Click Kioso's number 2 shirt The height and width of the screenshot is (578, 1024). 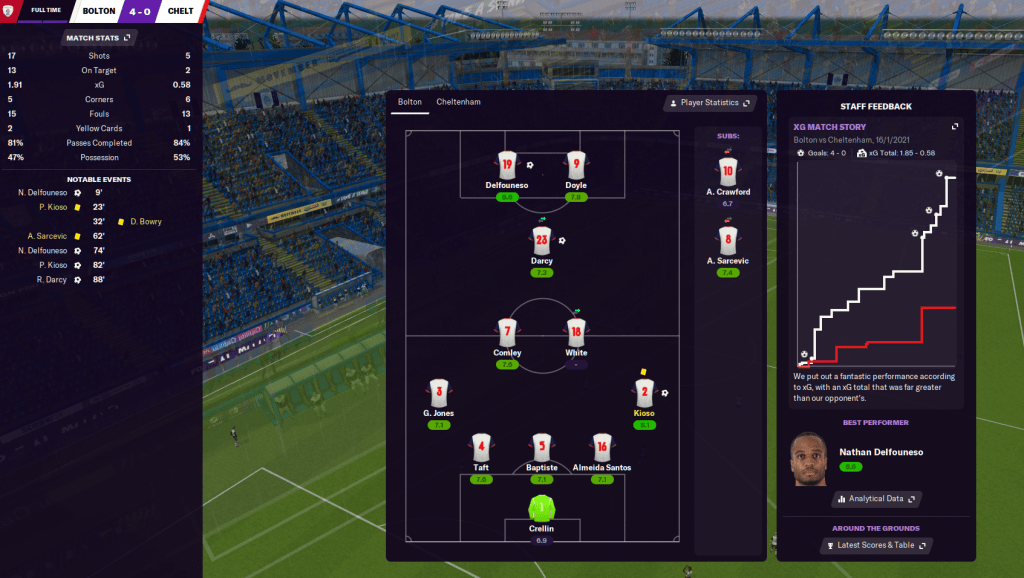click(x=644, y=393)
